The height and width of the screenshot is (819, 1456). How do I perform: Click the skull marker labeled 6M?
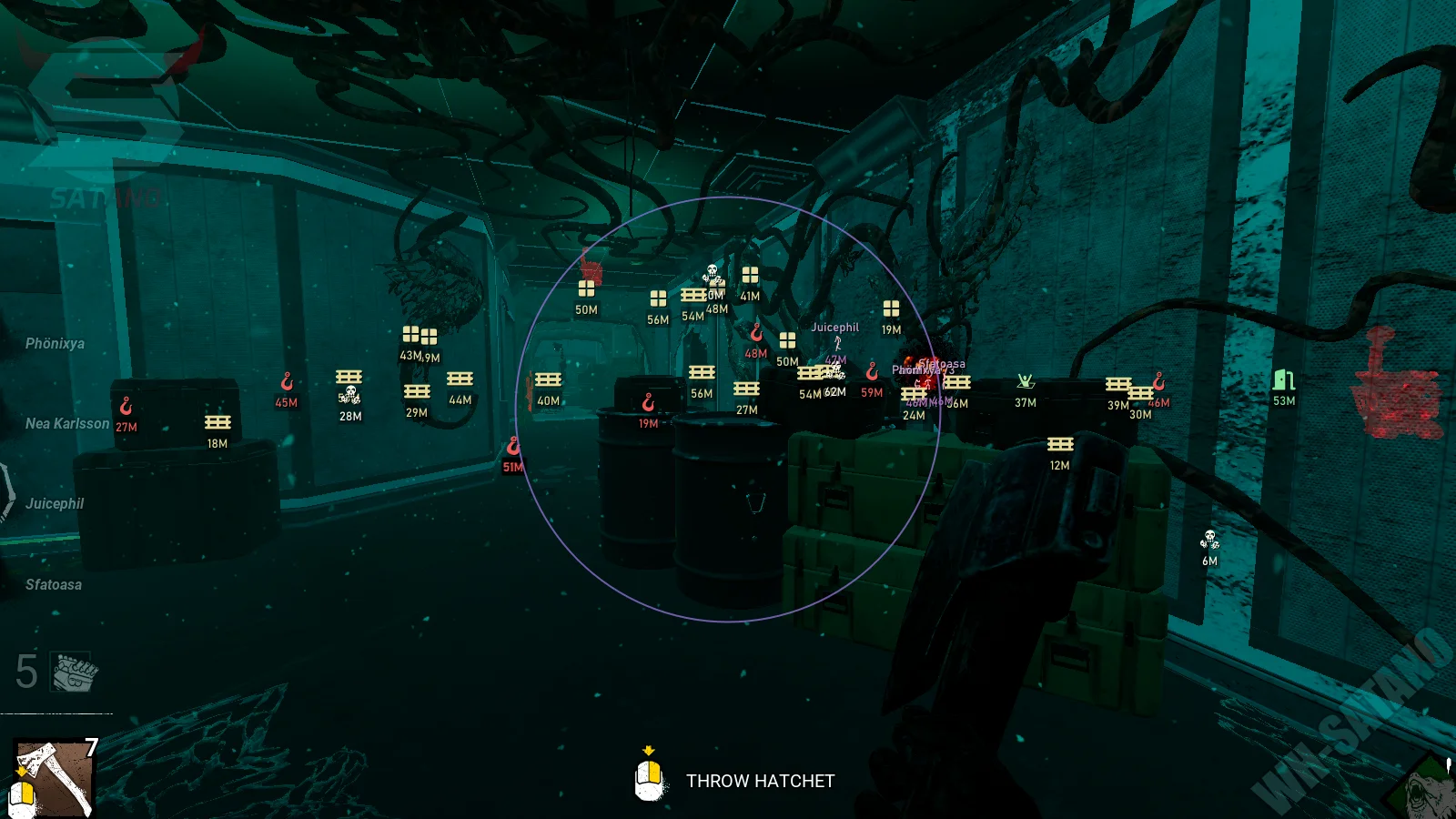[x=1209, y=539]
